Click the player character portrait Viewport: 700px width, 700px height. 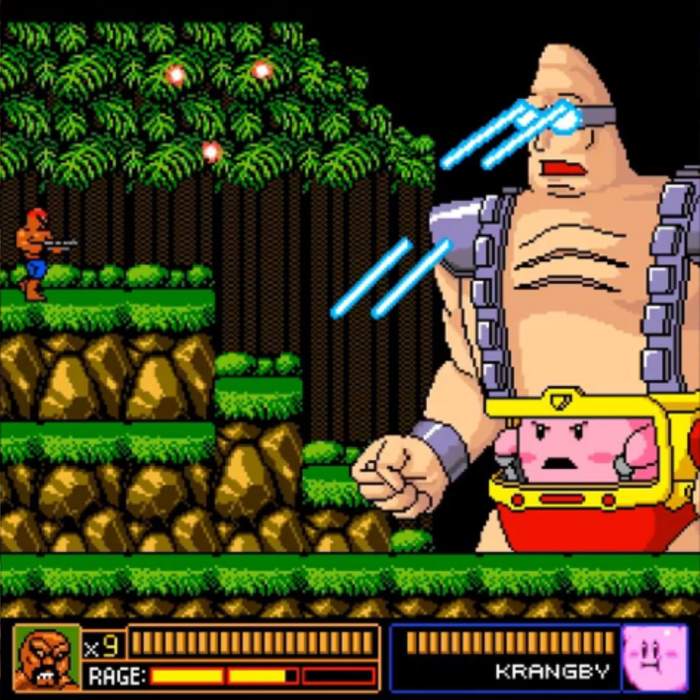[46, 657]
